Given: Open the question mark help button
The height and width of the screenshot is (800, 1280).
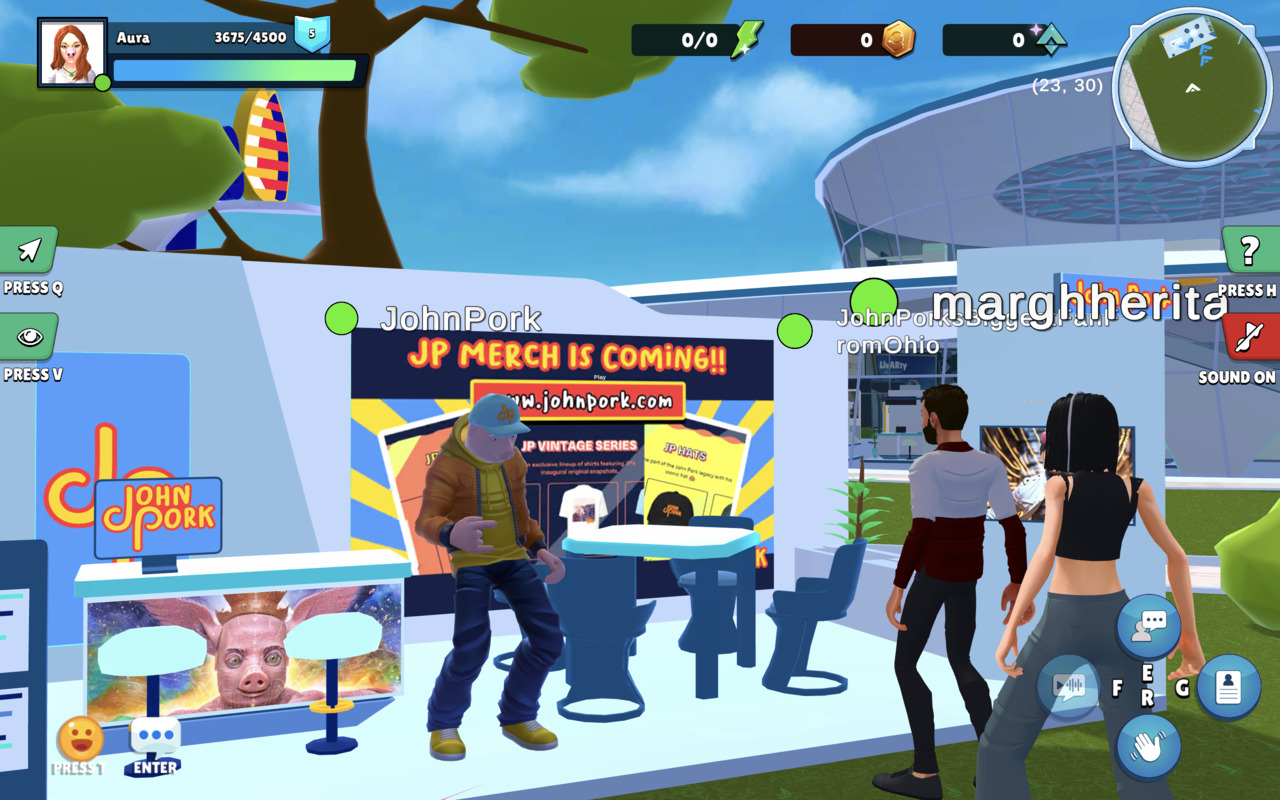Looking at the screenshot, I should coord(1250,251).
